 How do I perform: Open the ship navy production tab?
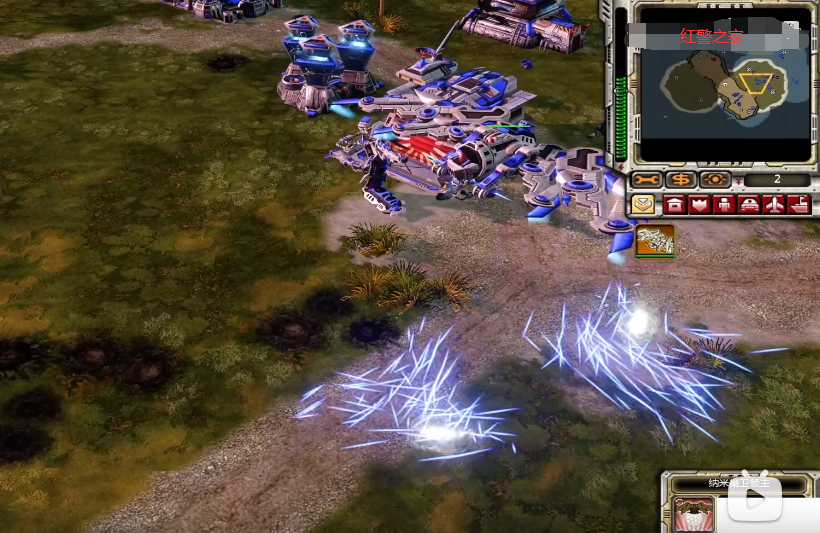[x=798, y=205]
